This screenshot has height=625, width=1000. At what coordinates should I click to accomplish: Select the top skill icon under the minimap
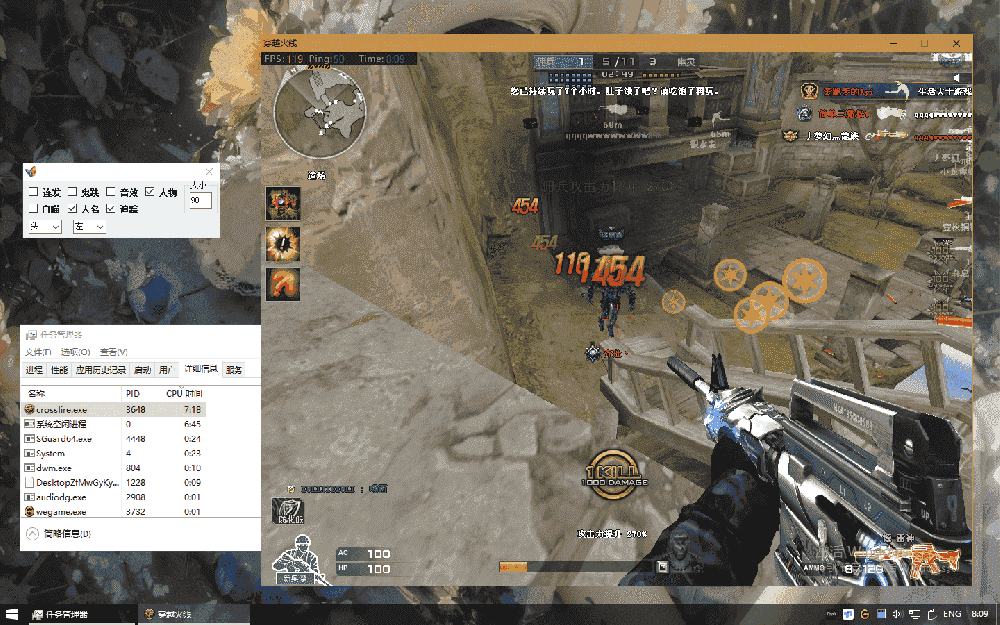[x=282, y=203]
